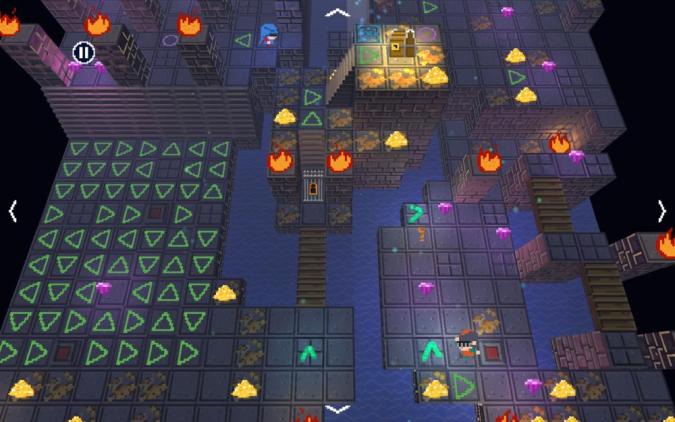Pause the game with the pause button

84,52
